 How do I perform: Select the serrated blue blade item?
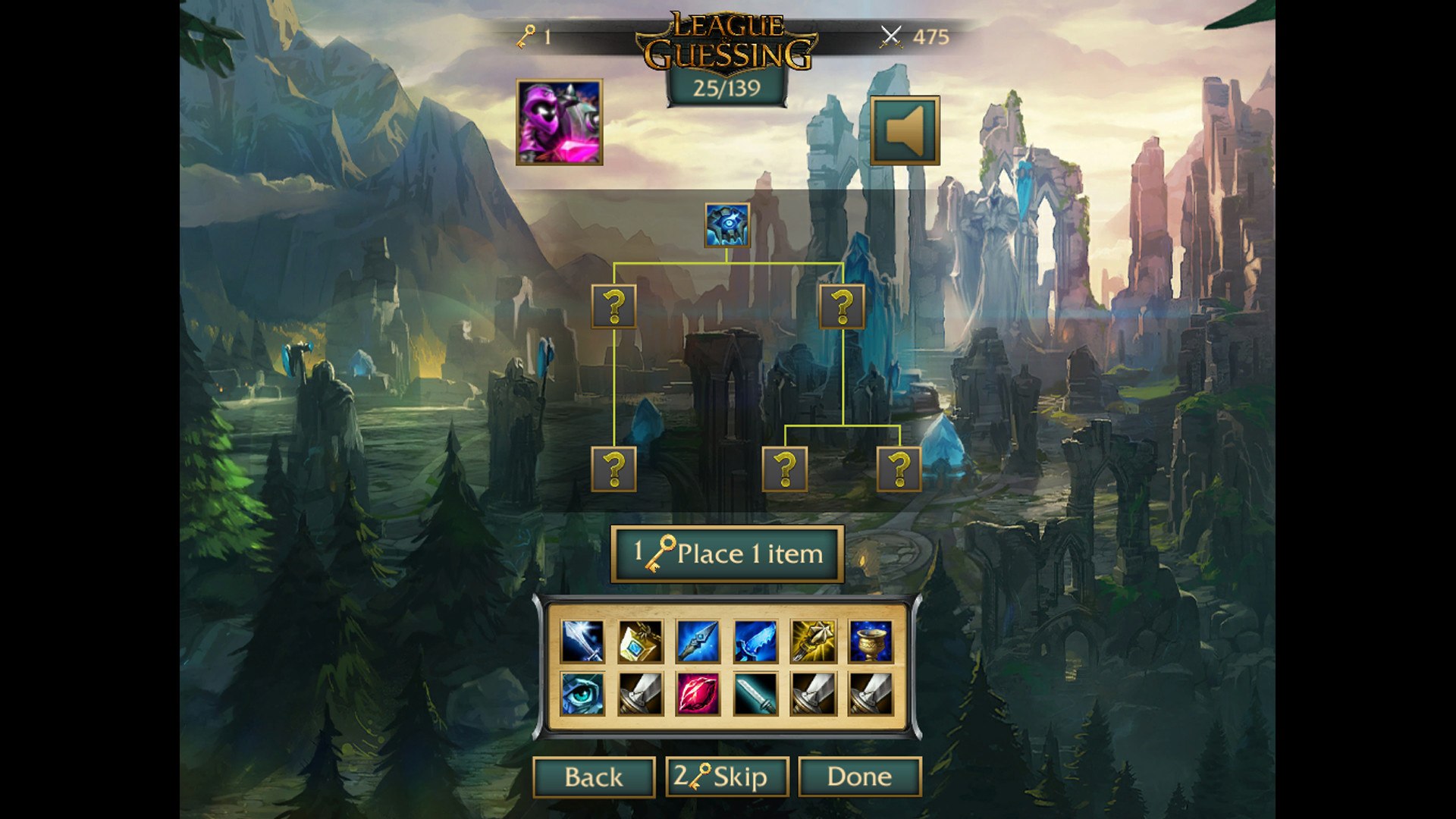tap(755, 642)
